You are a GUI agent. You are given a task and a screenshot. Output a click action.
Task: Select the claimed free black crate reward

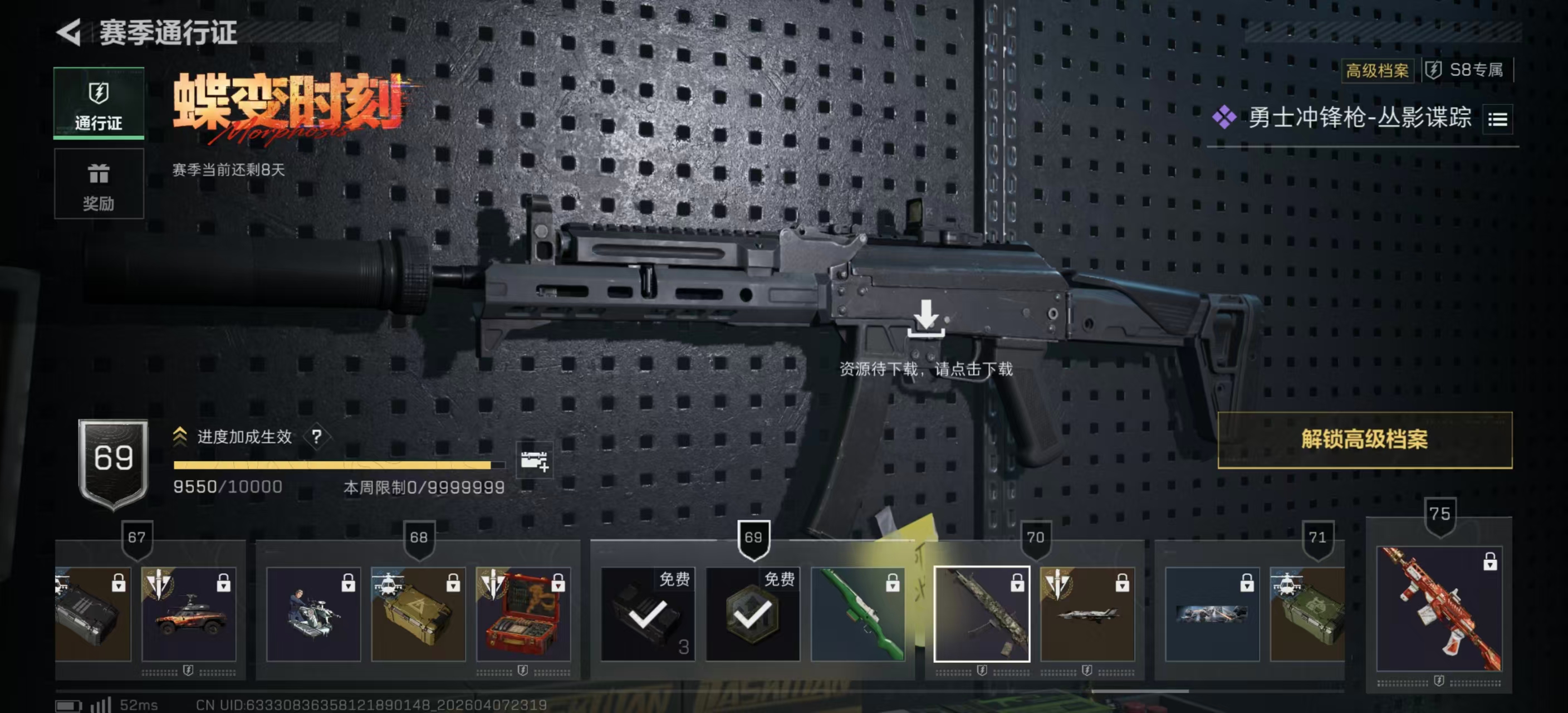point(647,614)
